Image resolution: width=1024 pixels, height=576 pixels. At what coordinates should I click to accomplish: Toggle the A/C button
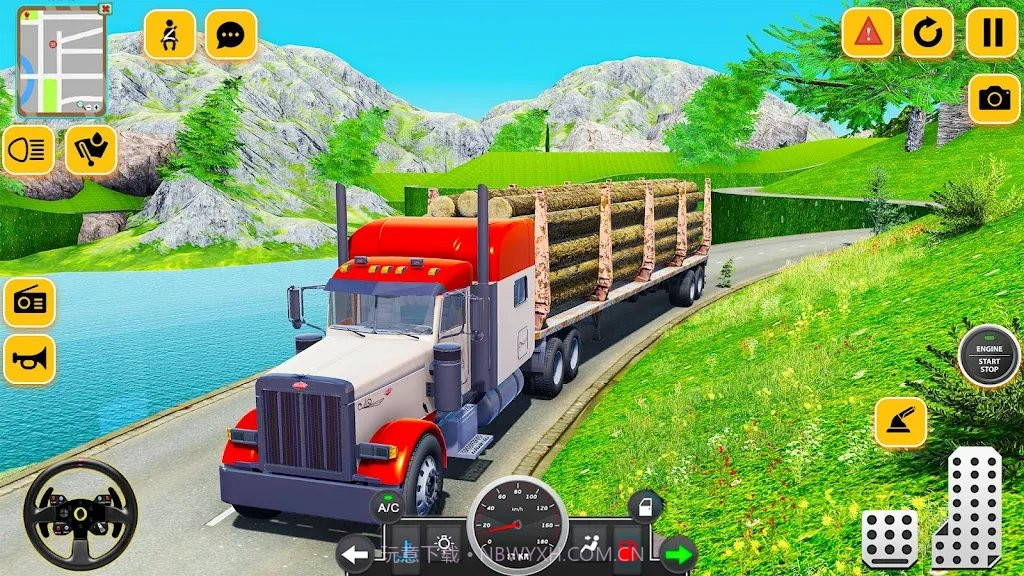[387, 508]
